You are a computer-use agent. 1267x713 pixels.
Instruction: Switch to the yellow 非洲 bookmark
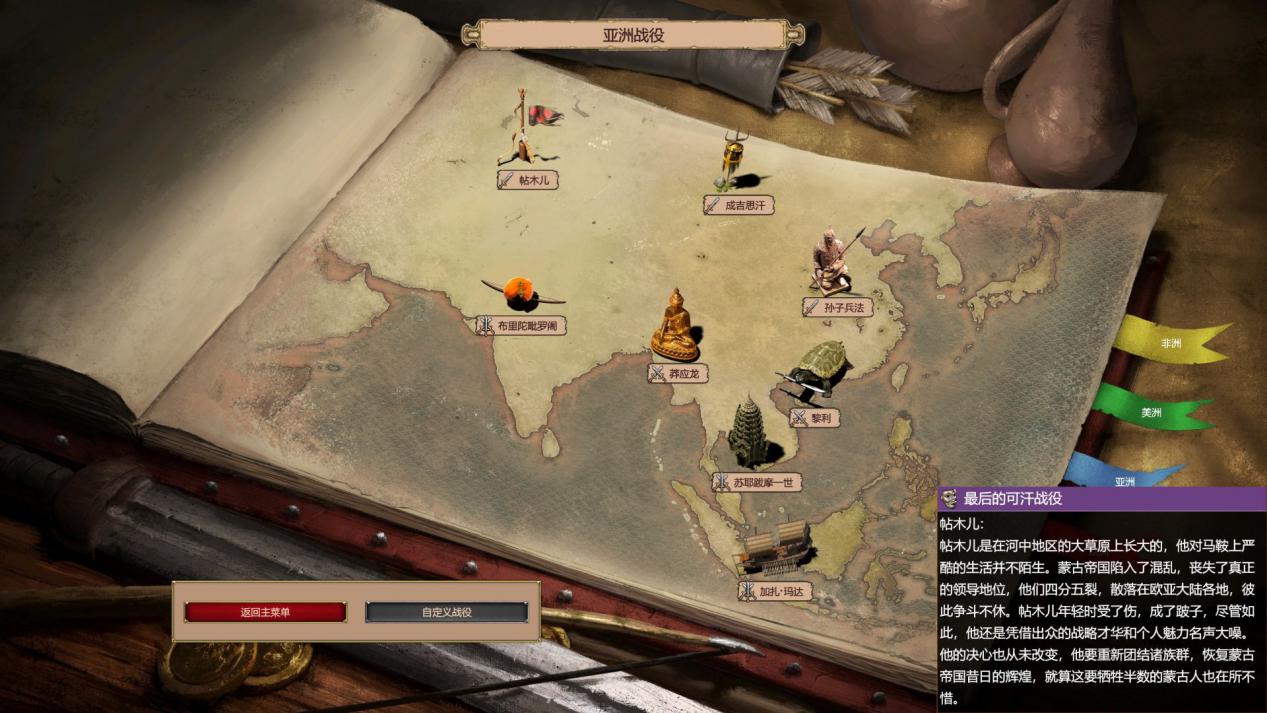1171,343
